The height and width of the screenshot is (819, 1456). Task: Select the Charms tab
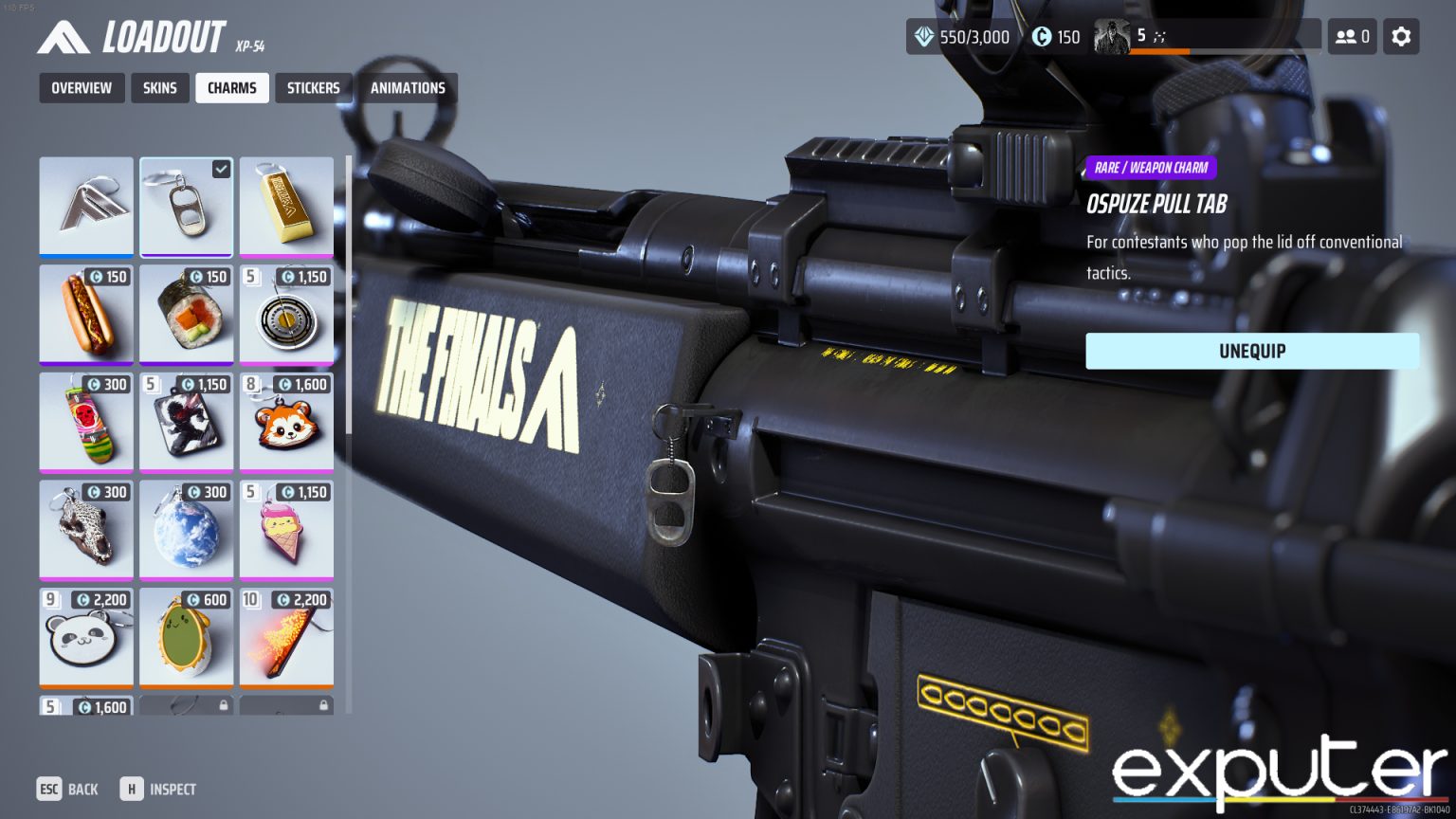(x=232, y=88)
